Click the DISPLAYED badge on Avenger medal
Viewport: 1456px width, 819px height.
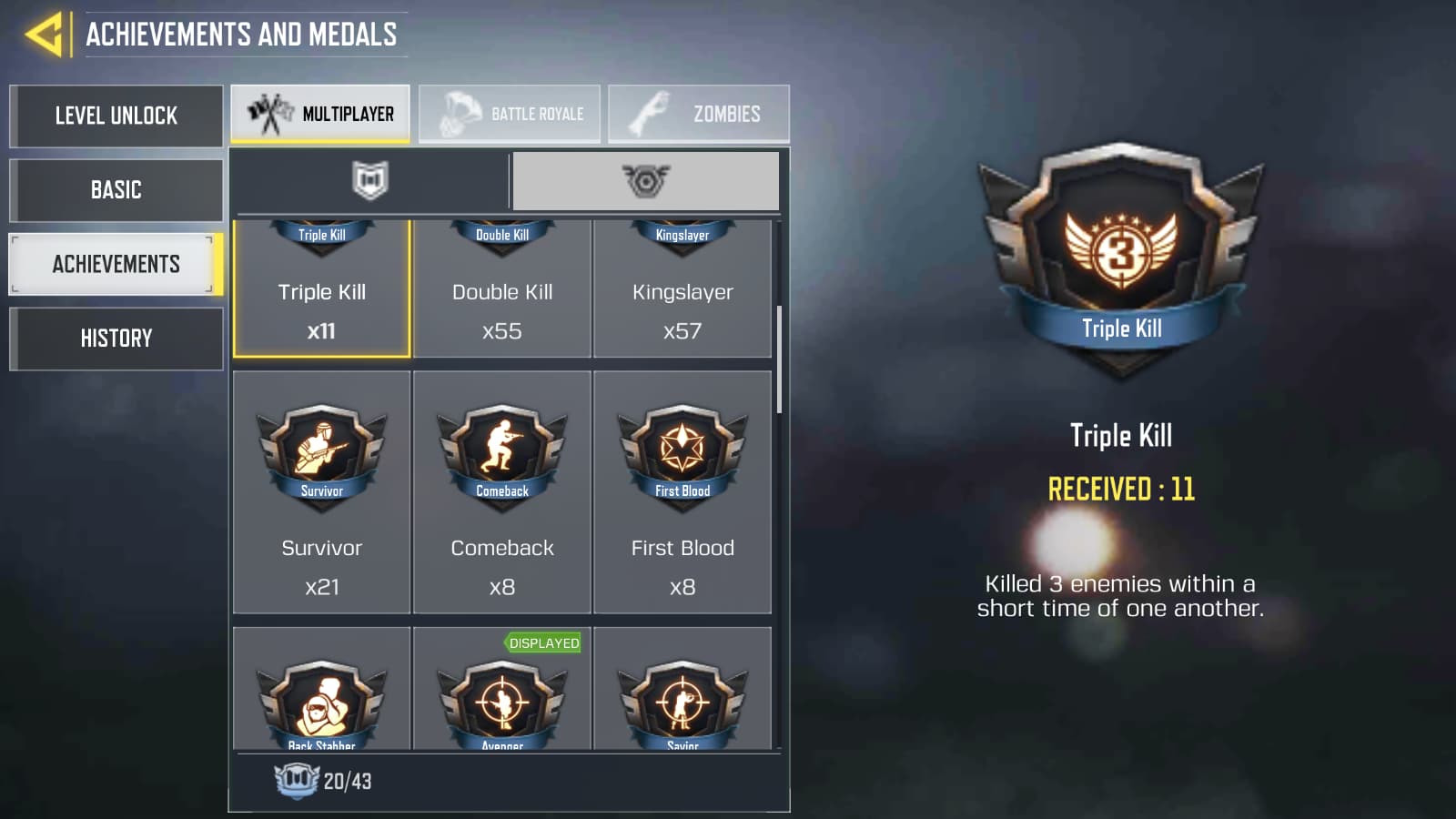click(543, 642)
